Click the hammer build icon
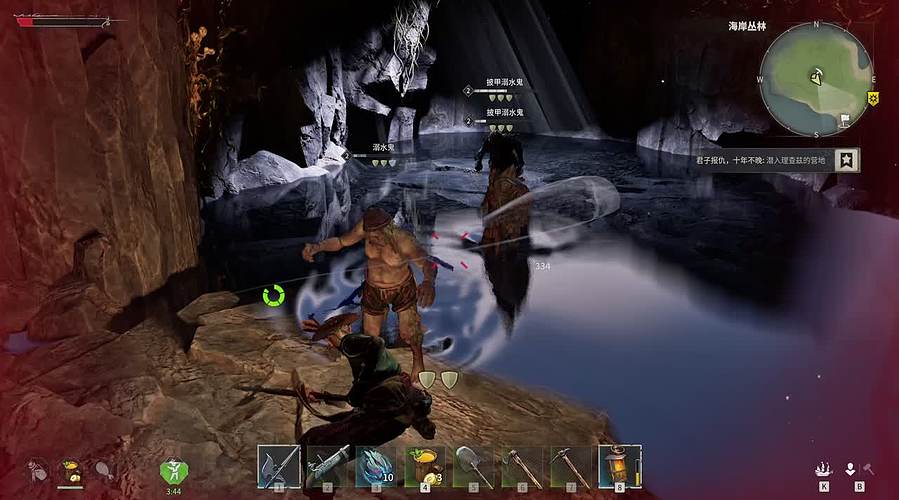Viewport: 899px width, 500px height. tap(868, 468)
